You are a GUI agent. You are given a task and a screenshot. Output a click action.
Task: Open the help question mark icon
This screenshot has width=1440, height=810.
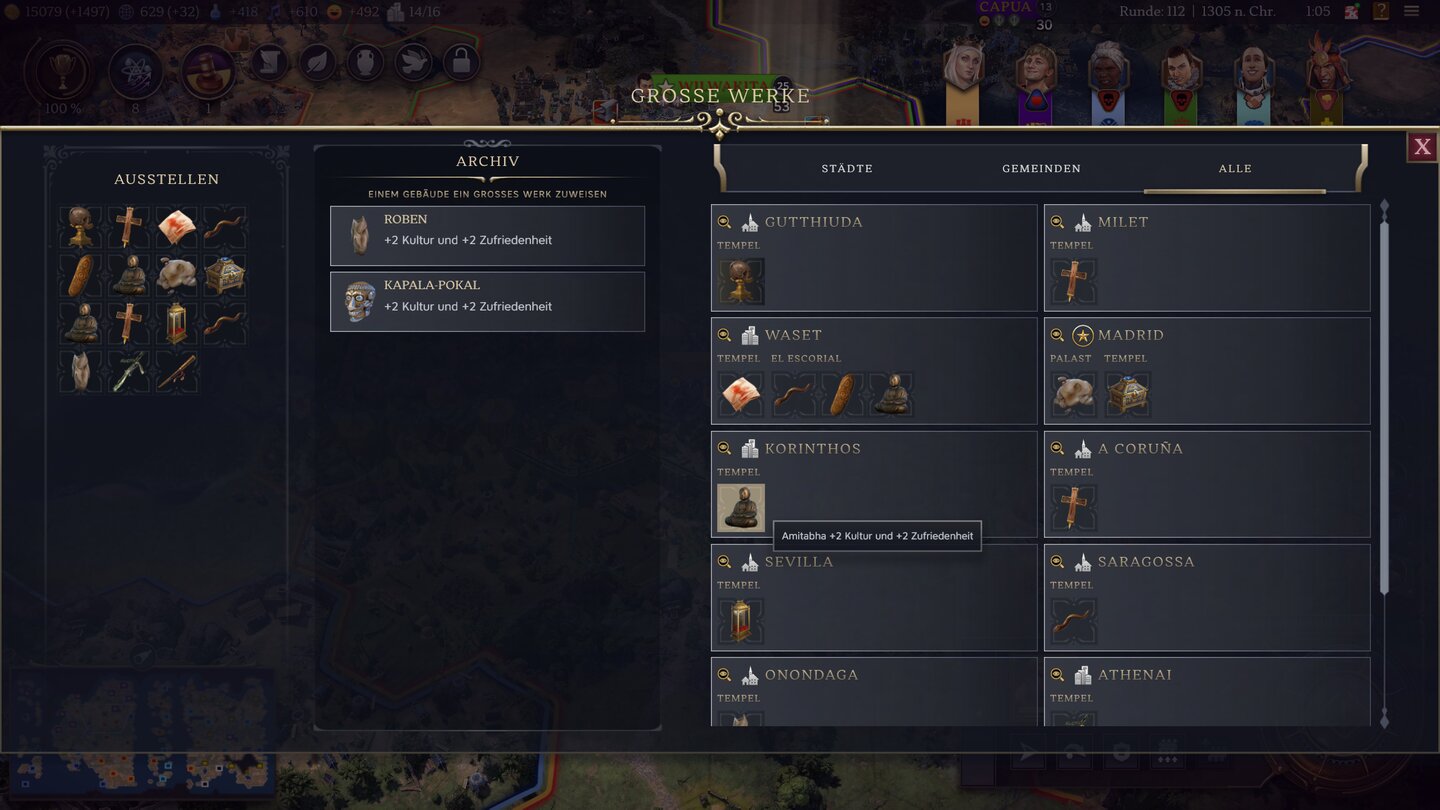click(1381, 12)
